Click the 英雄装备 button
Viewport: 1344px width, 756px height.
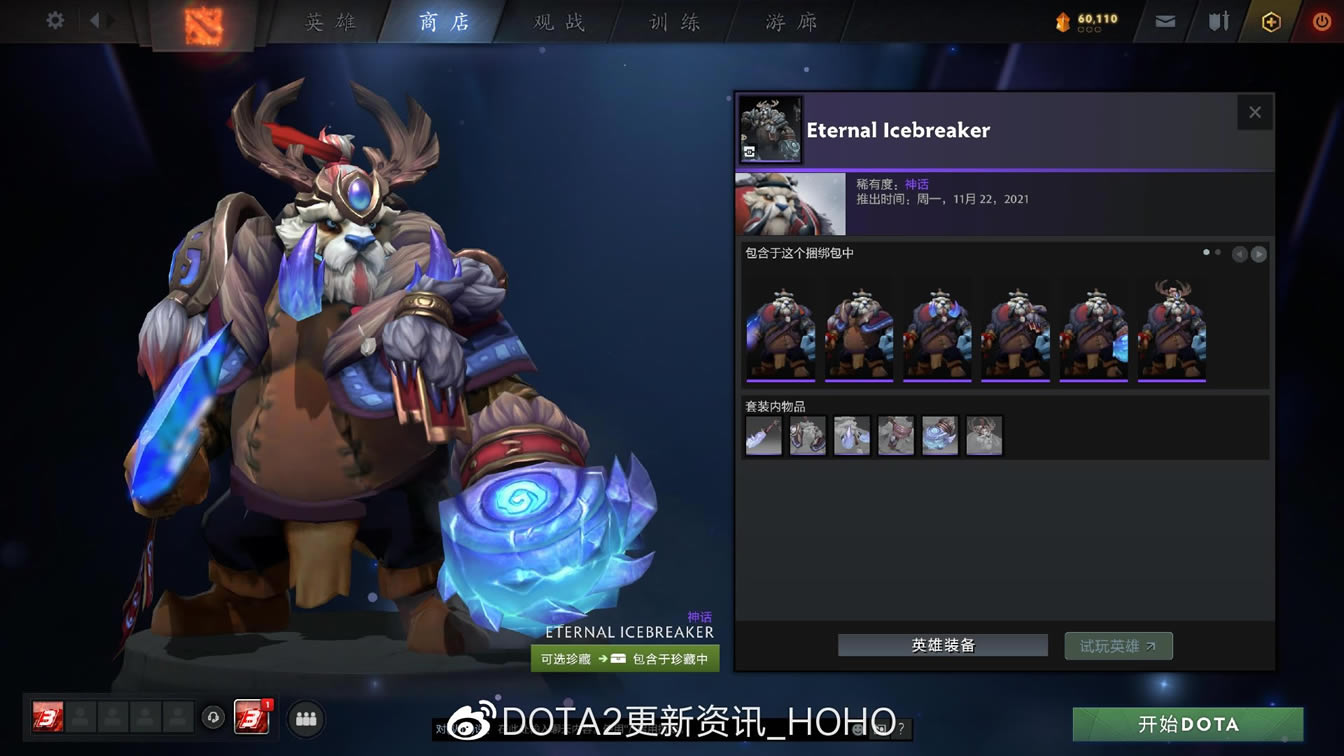coord(941,645)
